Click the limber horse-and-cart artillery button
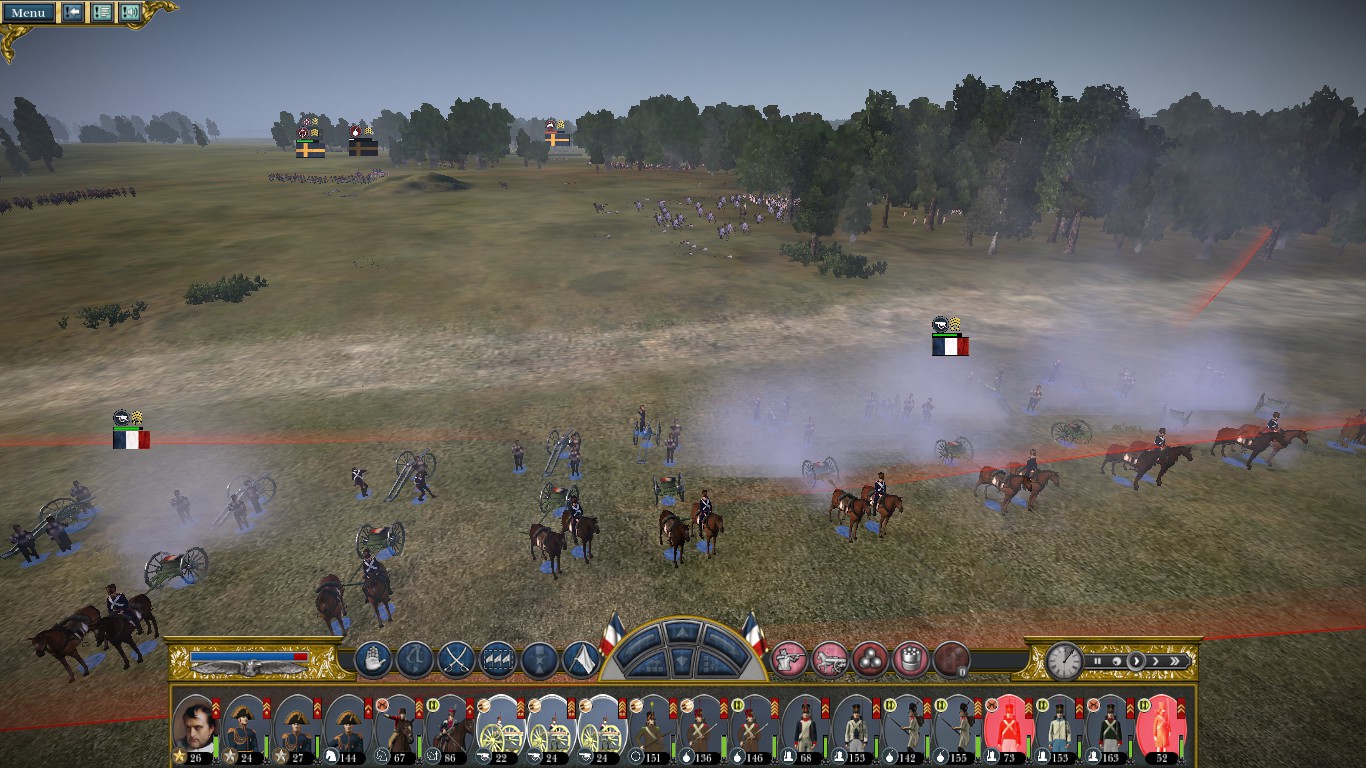 (x=830, y=659)
